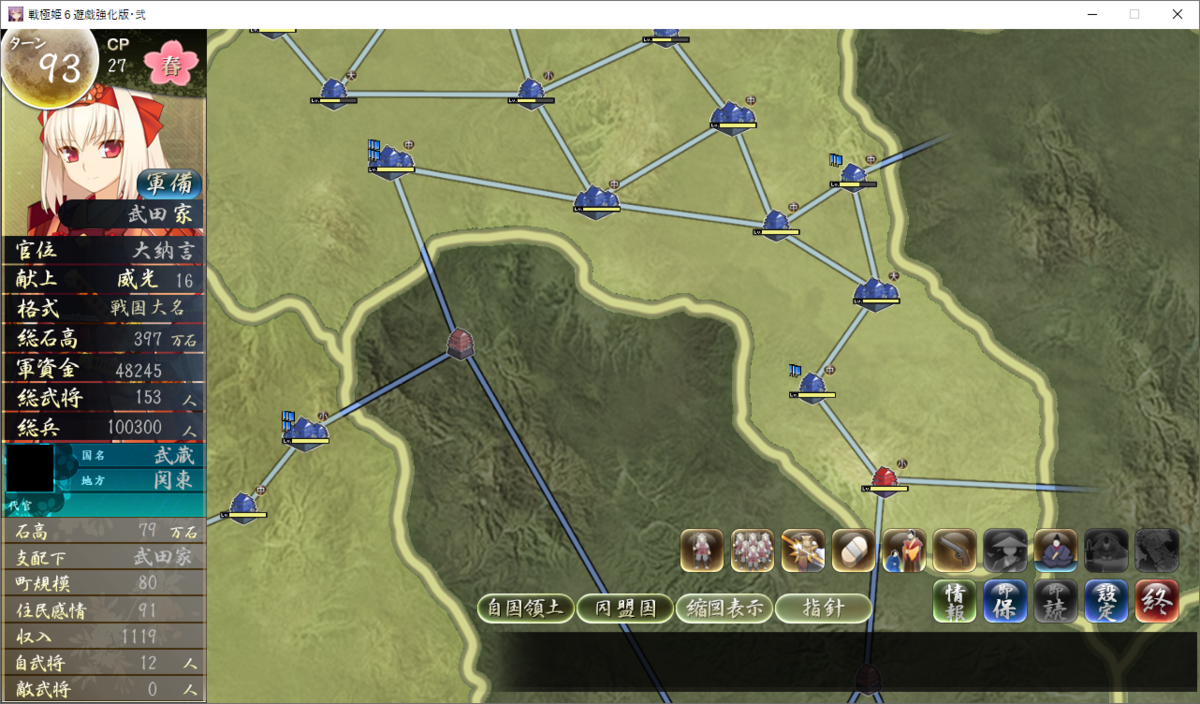Select the soldier group command icon

pos(752,551)
